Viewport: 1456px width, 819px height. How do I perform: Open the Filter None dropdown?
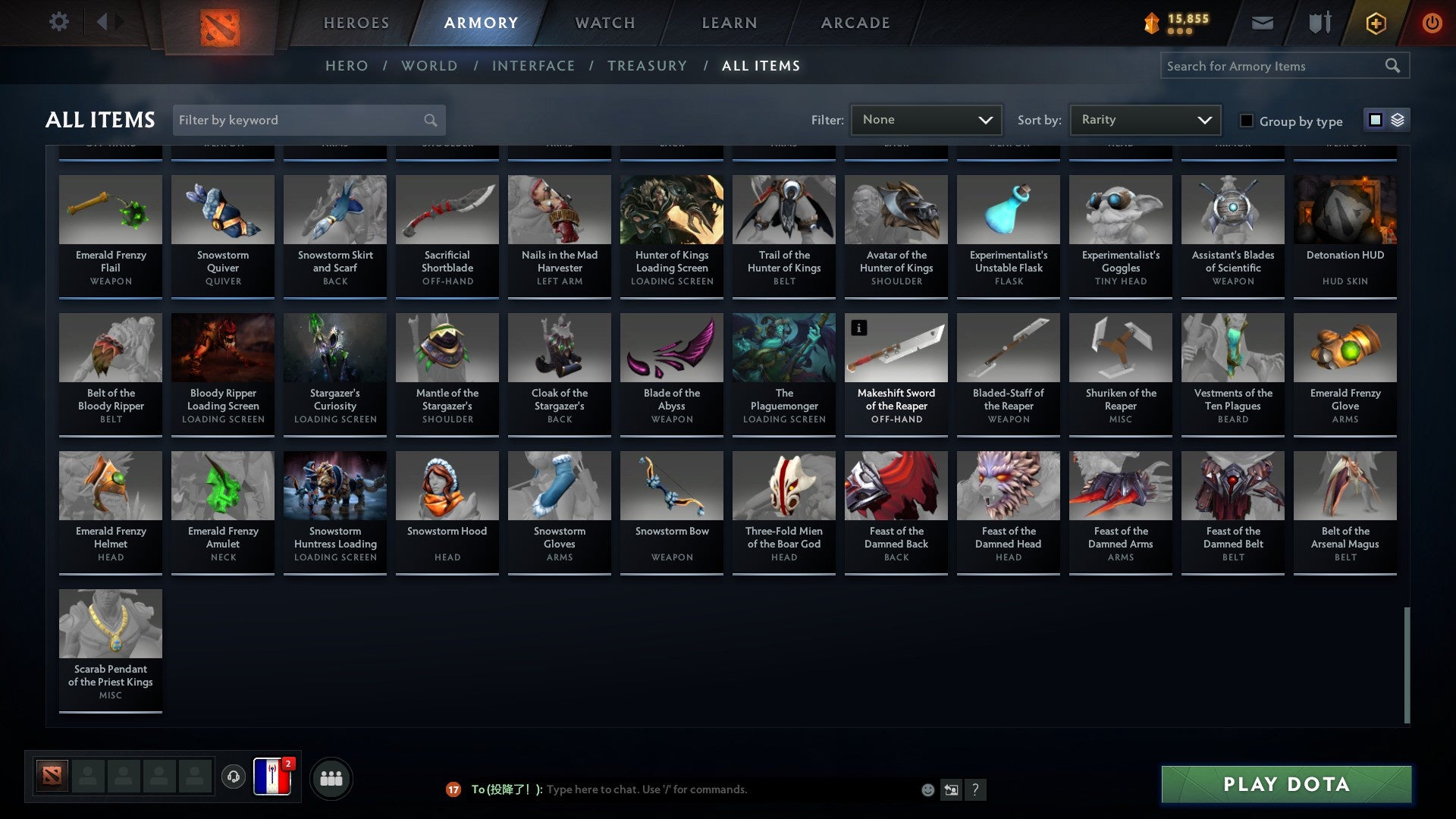click(x=926, y=119)
